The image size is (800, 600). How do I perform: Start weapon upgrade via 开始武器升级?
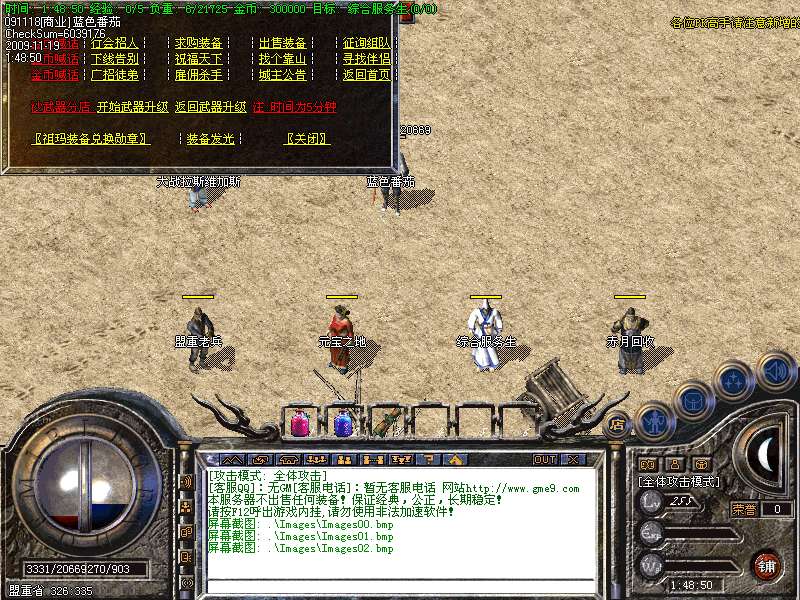pos(132,107)
